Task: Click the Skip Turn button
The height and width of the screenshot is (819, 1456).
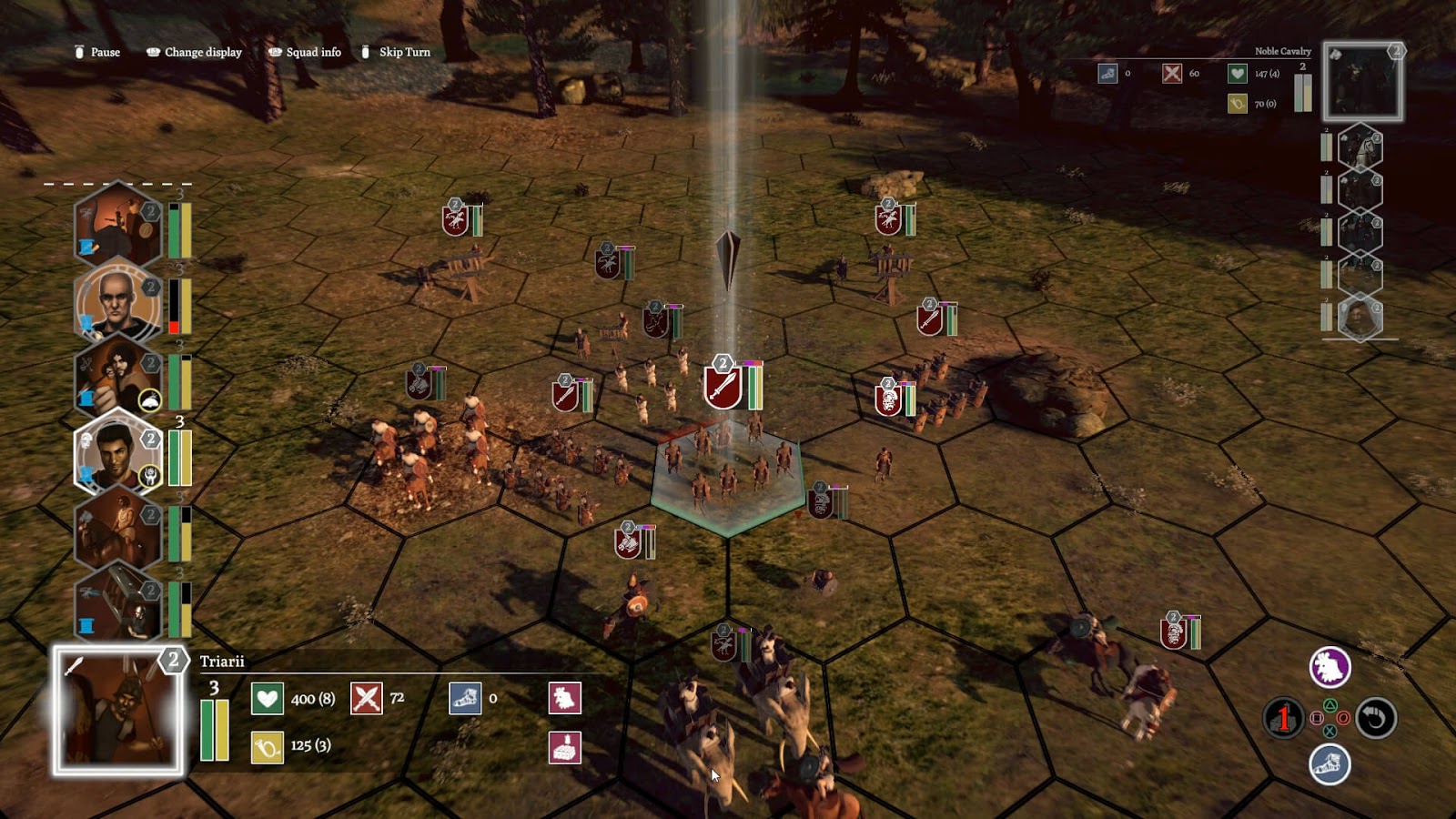Action: (x=398, y=53)
